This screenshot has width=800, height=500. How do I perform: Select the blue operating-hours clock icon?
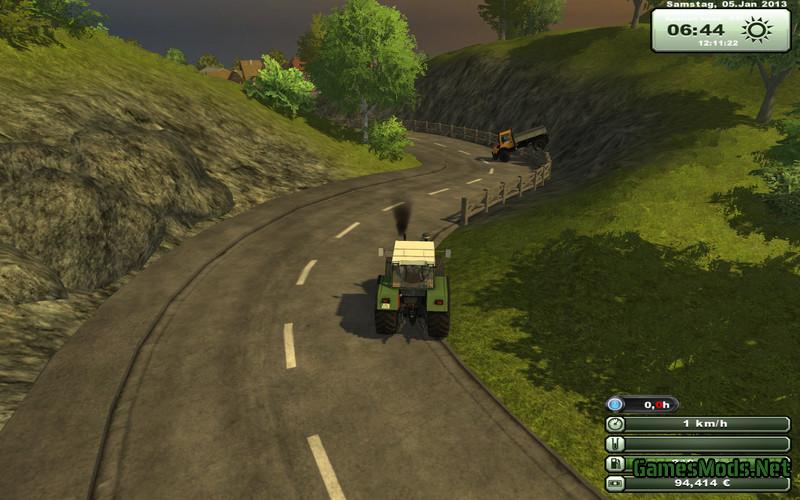[617, 404]
